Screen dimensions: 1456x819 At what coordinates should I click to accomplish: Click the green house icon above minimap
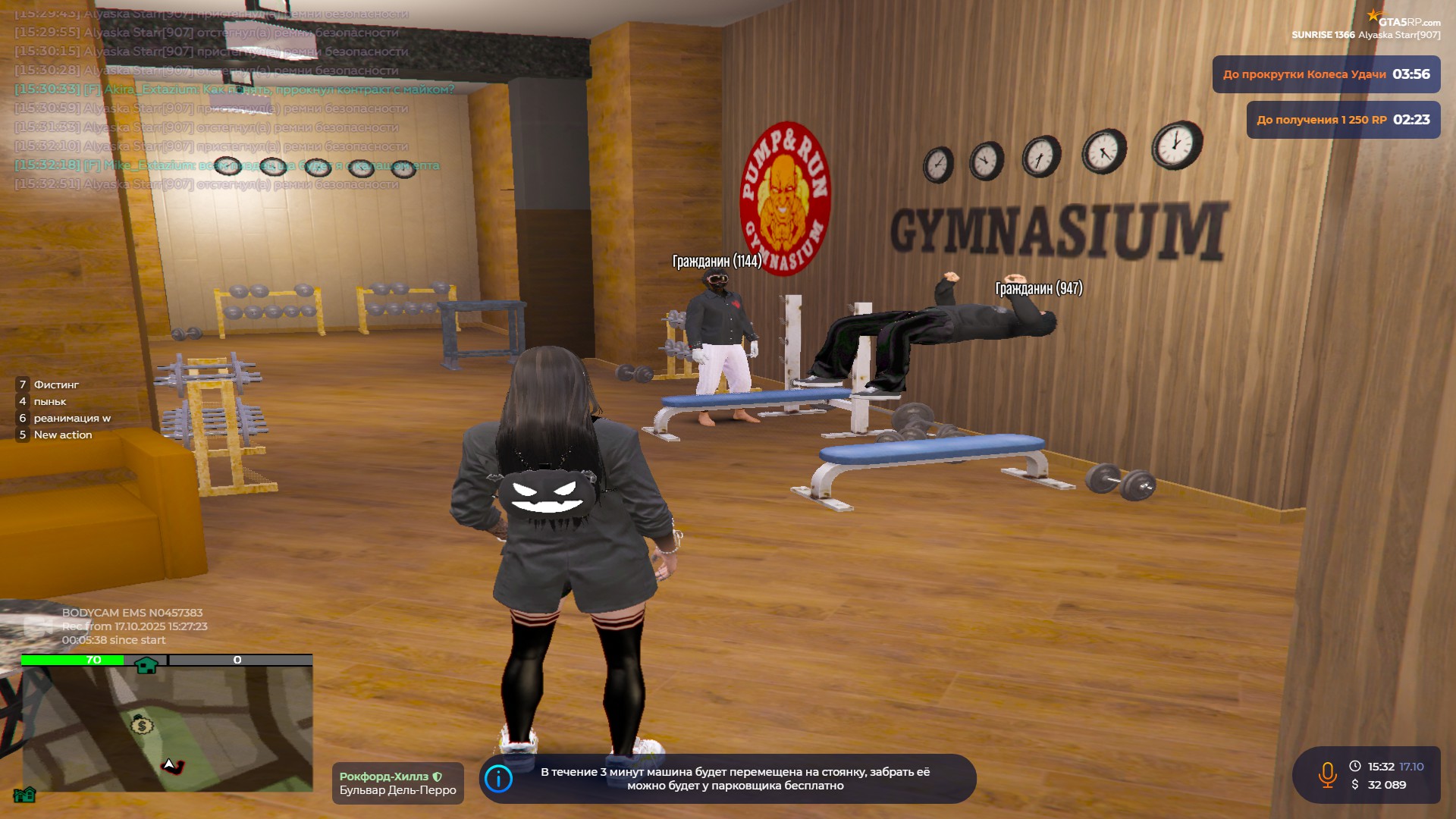(146, 665)
